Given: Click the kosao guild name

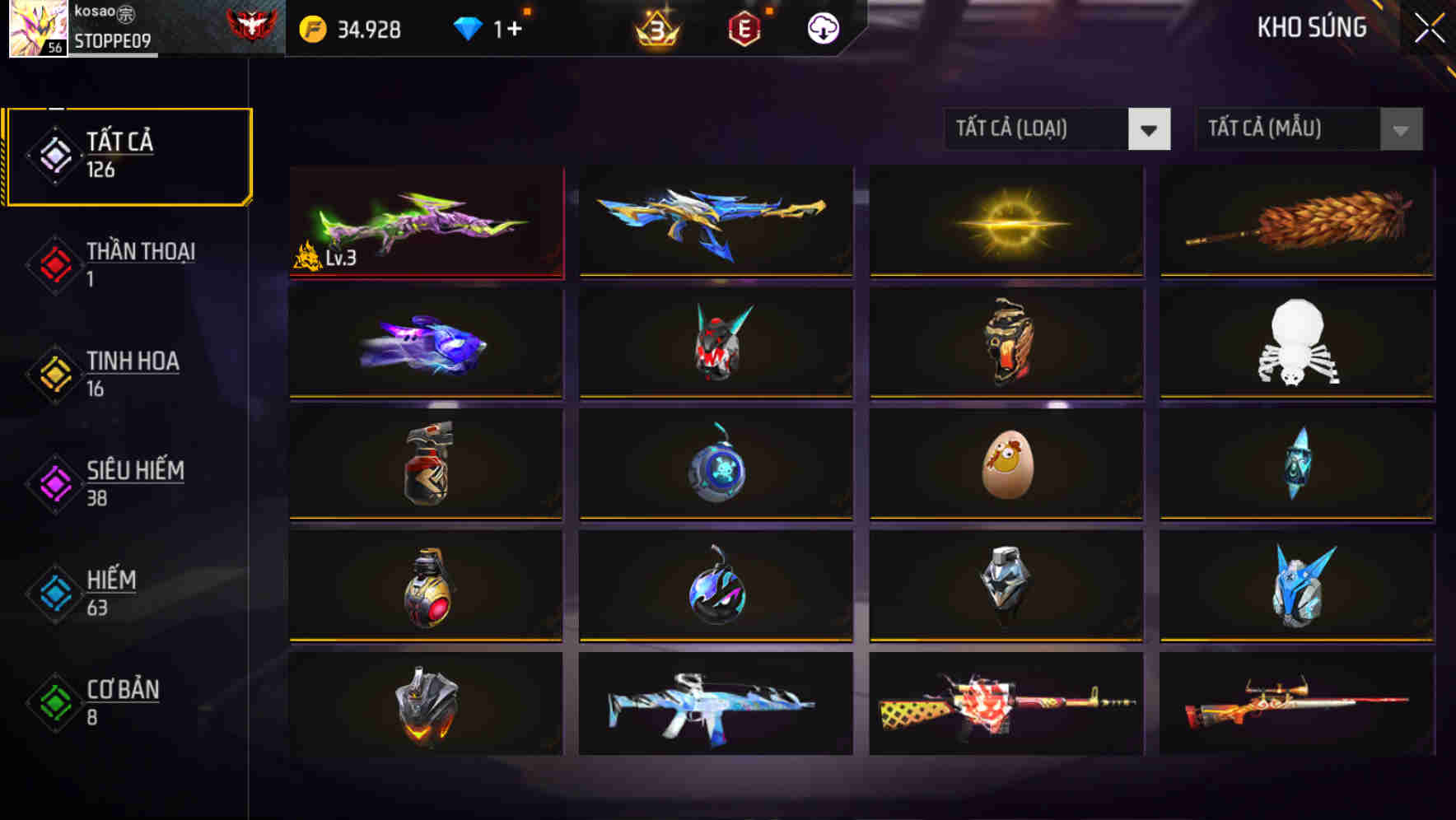Looking at the screenshot, I should point(100,12).
